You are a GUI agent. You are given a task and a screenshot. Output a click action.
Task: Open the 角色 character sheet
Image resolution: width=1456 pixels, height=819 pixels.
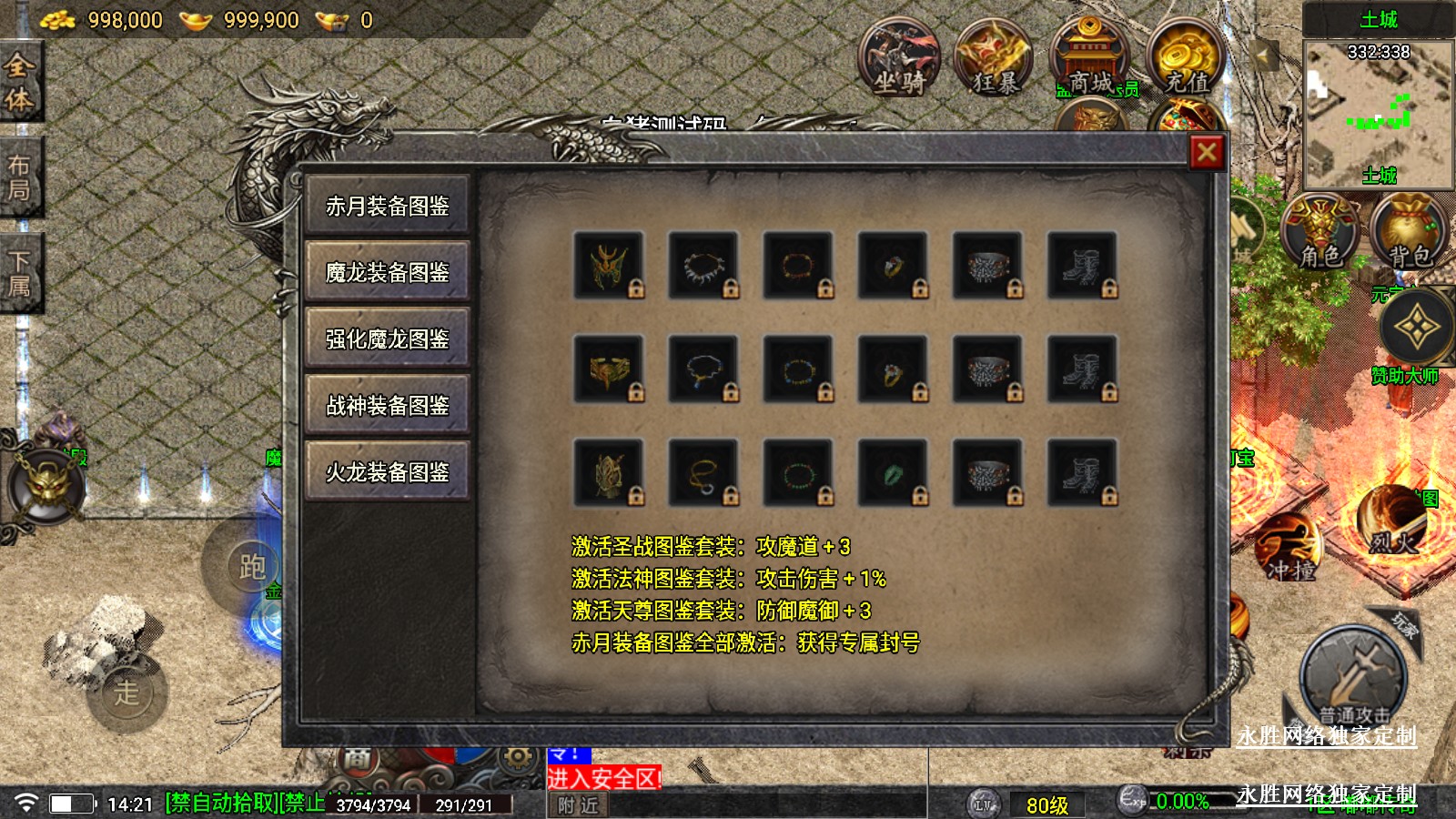pos(1319,234)
